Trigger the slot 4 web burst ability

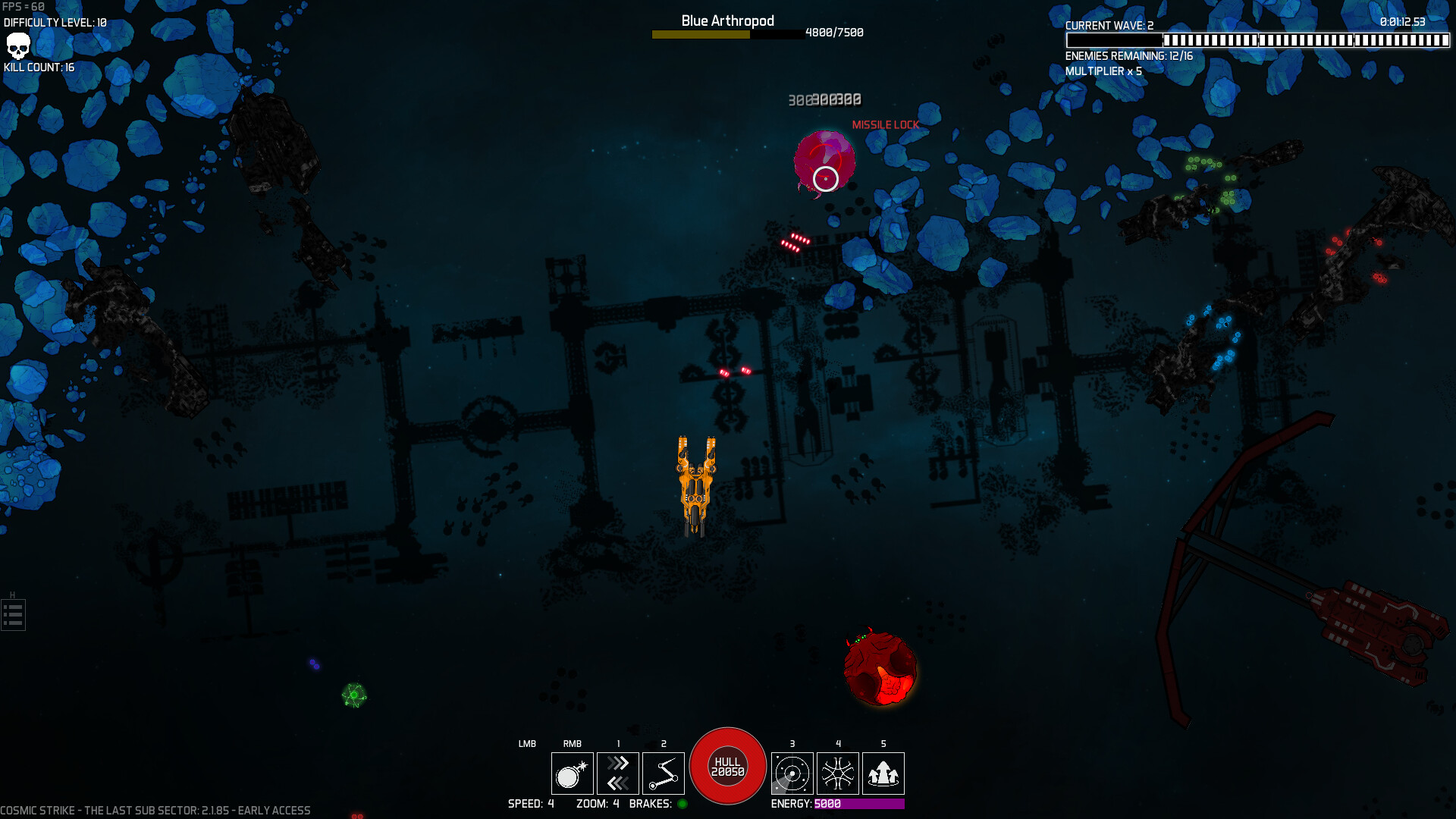coord(838,773)
